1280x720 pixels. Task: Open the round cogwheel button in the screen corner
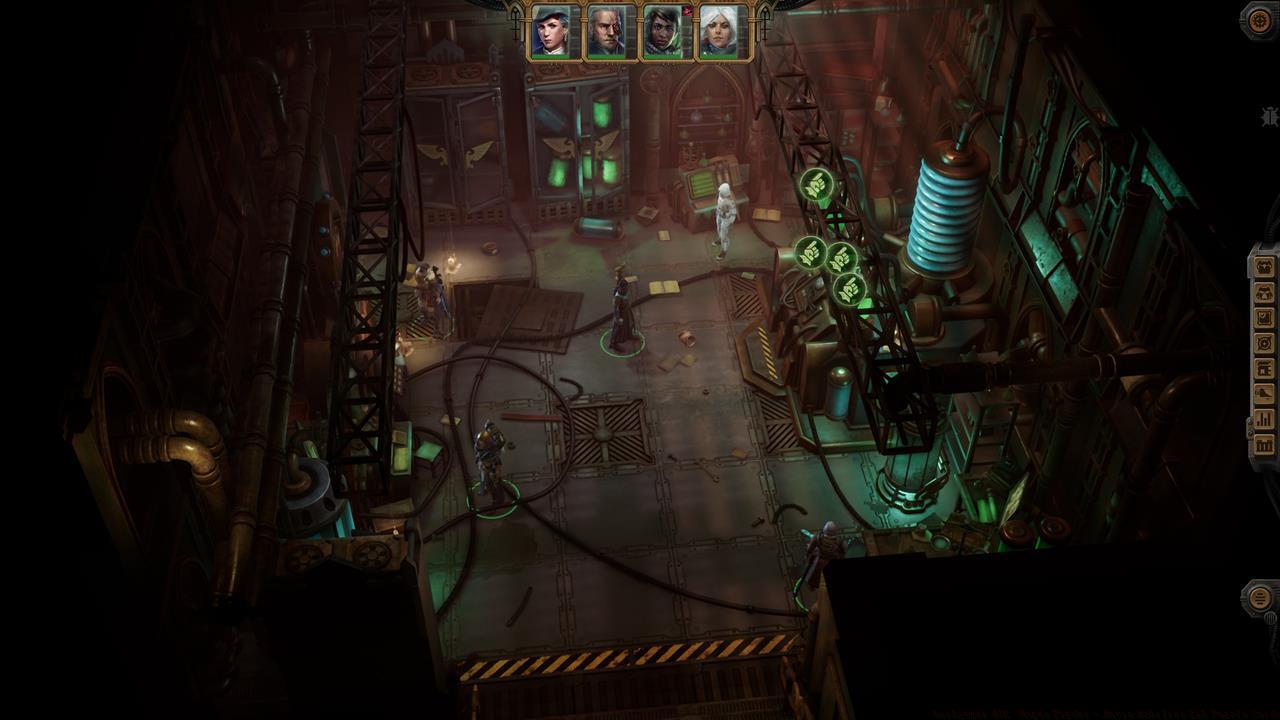pos(1259,20)
